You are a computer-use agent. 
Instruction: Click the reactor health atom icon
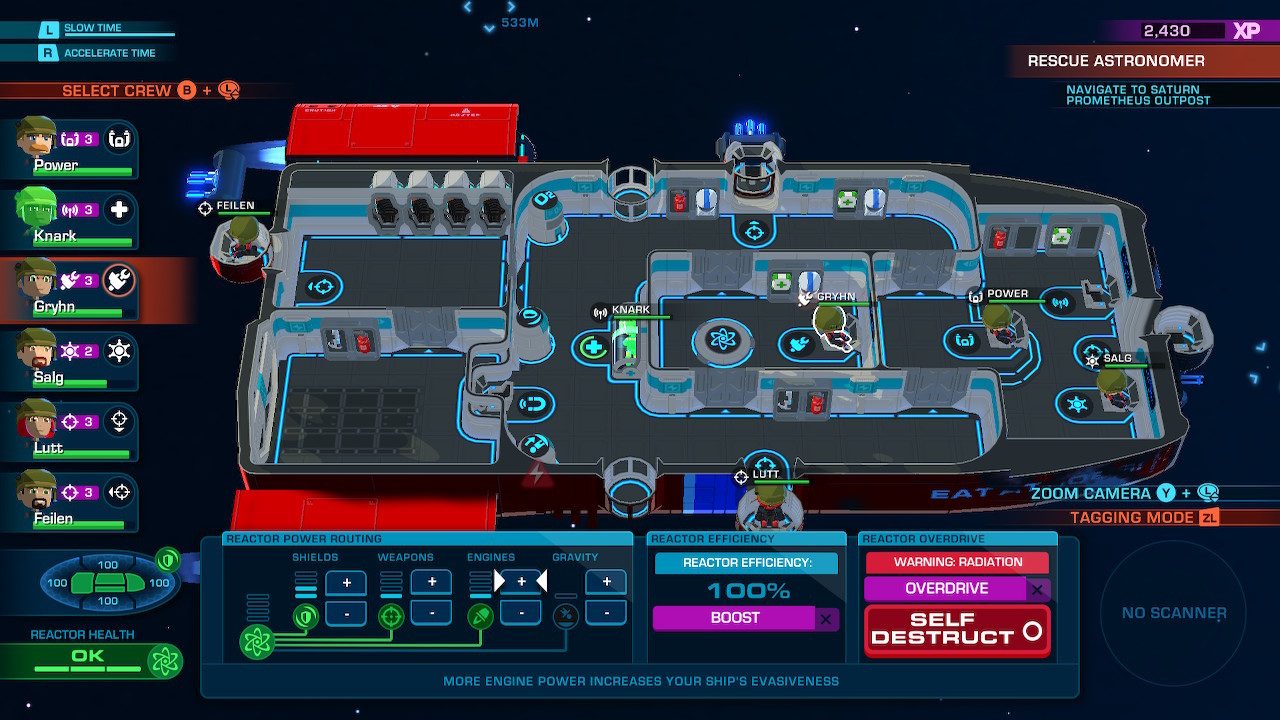(164, 660)
